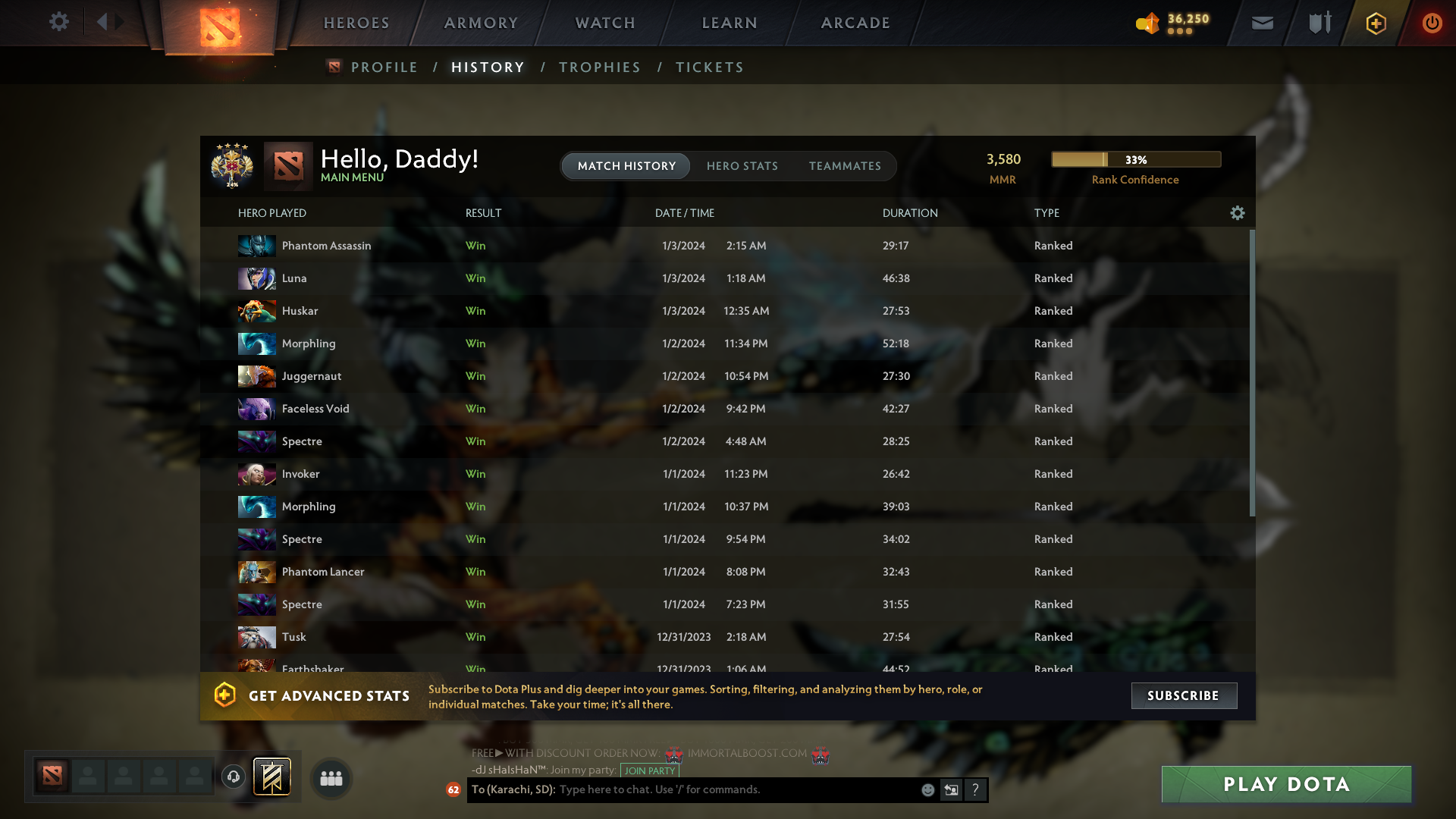Image resolution: width=1456 pixels, height=819 pixels.
Task: Click the red power icon to exit
Action: pyautogui.click(x=1432, y=23)
